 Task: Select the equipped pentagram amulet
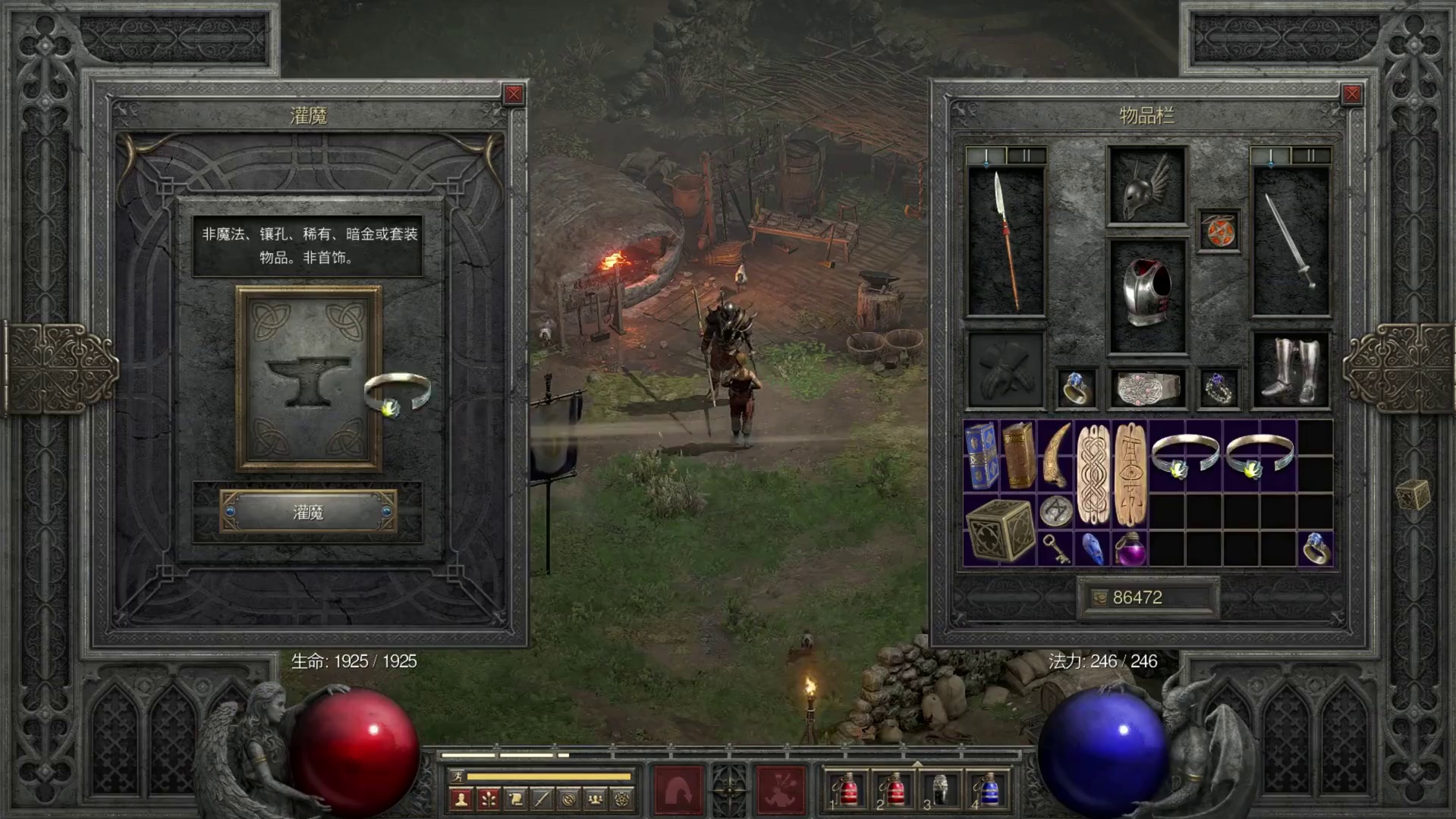[x=1219, y=231]
